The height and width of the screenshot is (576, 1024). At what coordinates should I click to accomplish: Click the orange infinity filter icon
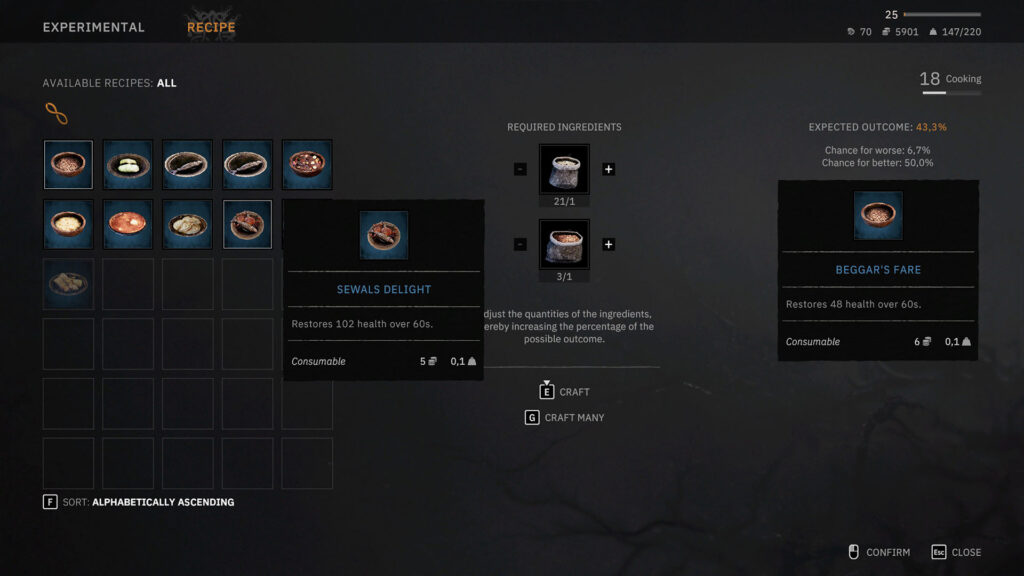[x=56, y=114]
